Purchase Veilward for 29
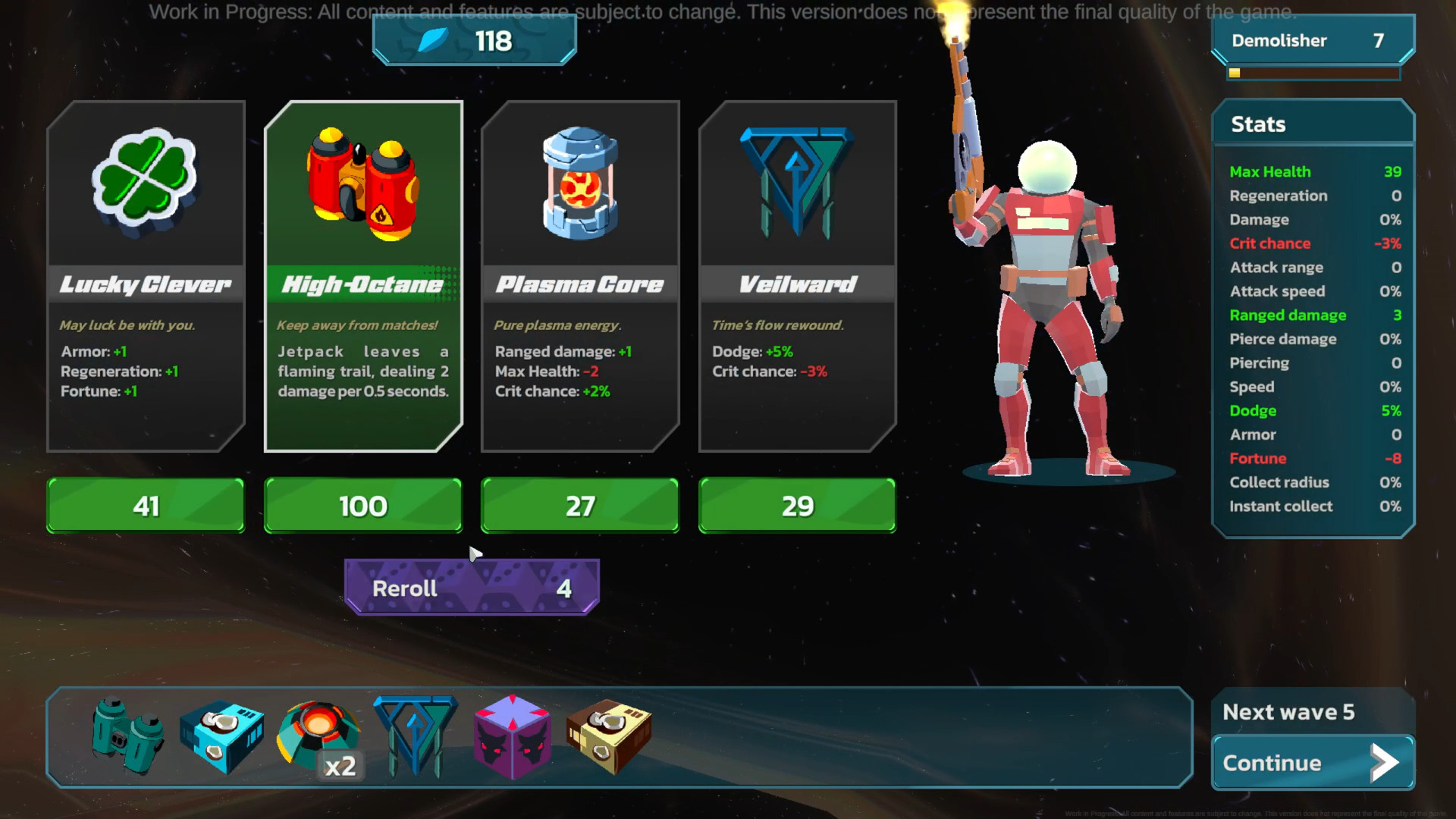The width and height of the screenshot is (1456, 819). 797,506
